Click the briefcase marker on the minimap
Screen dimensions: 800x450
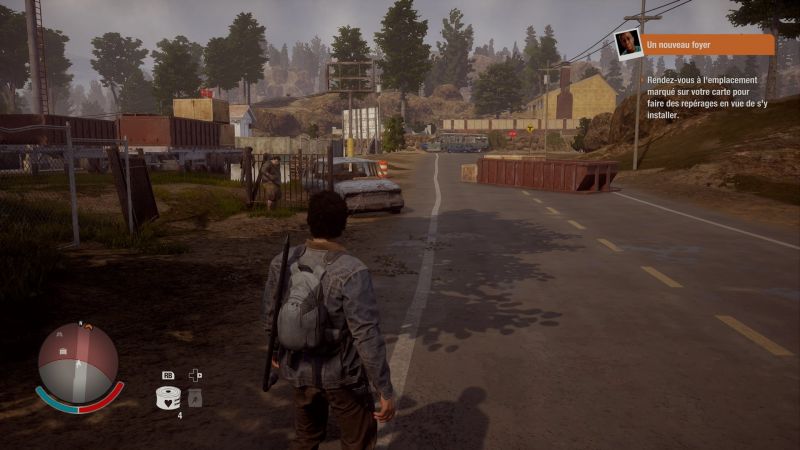(x=64, y=353)
